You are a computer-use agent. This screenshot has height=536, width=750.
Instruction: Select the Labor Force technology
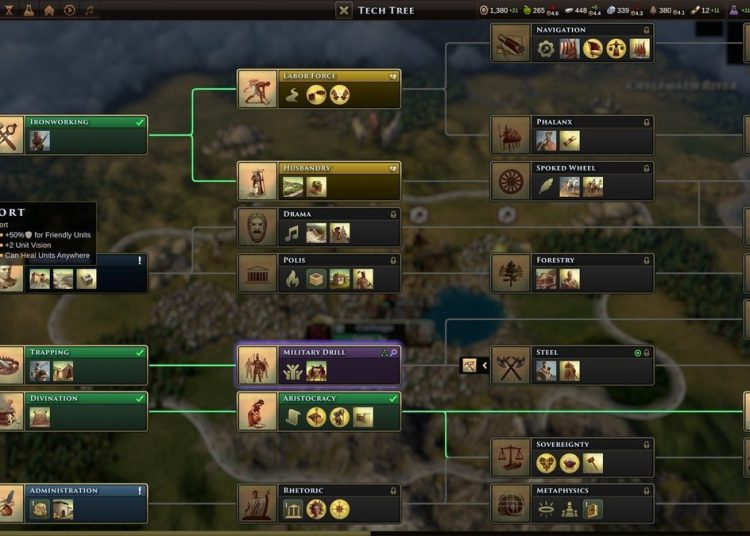click(319, 89)
